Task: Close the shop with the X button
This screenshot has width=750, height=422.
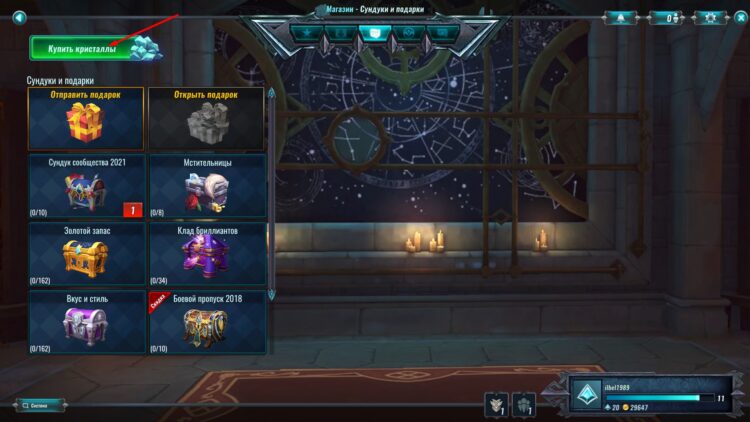Action: coord(739,17)
